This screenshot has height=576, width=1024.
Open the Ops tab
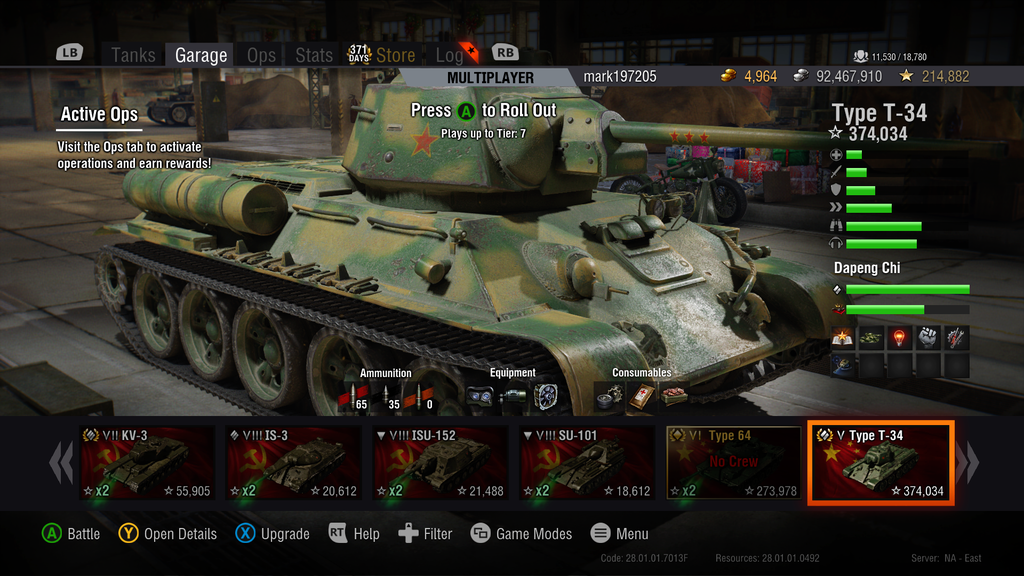[261, 56]
